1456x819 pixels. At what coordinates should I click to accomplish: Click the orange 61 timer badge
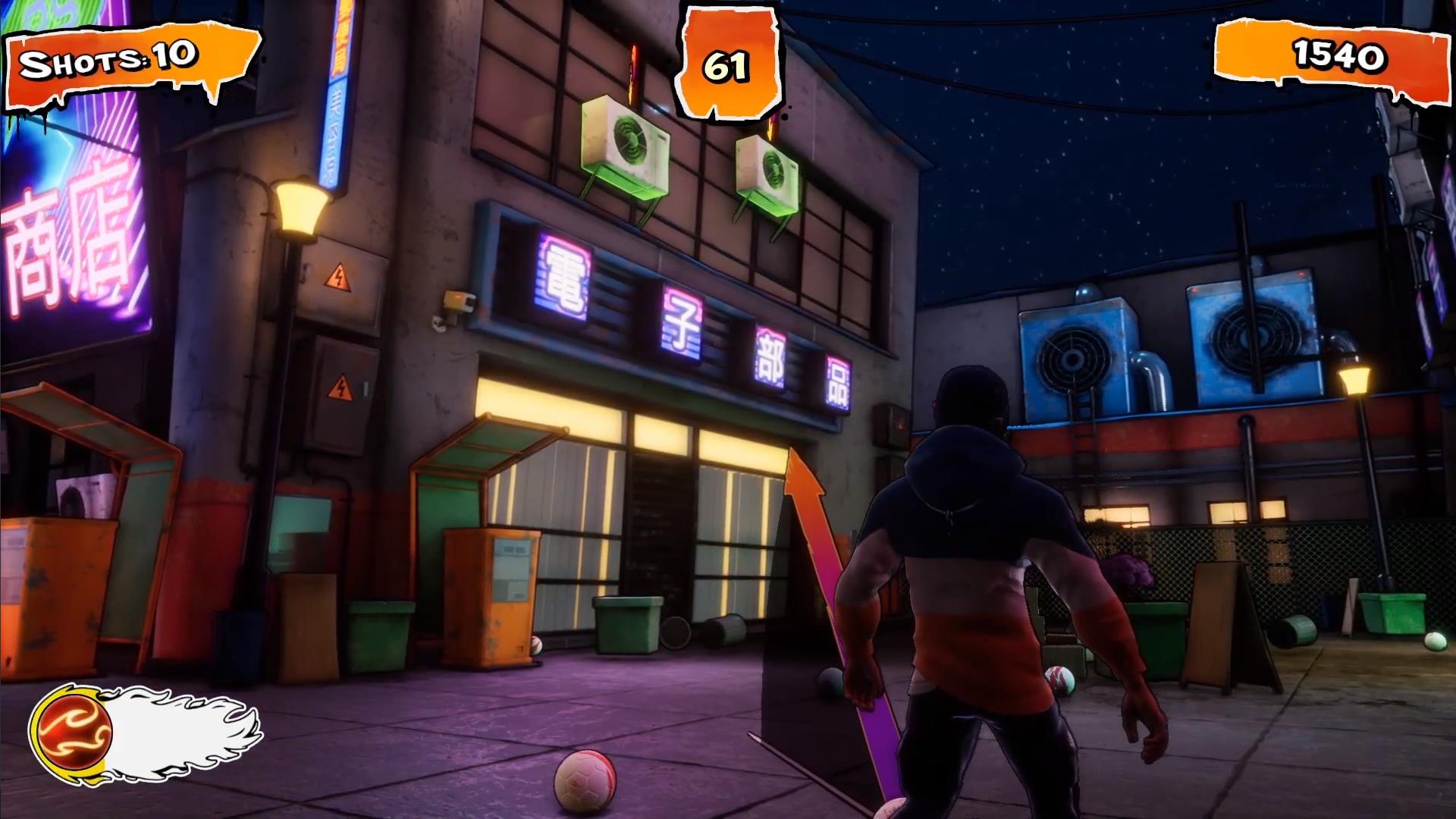click(x=729, y=64)
